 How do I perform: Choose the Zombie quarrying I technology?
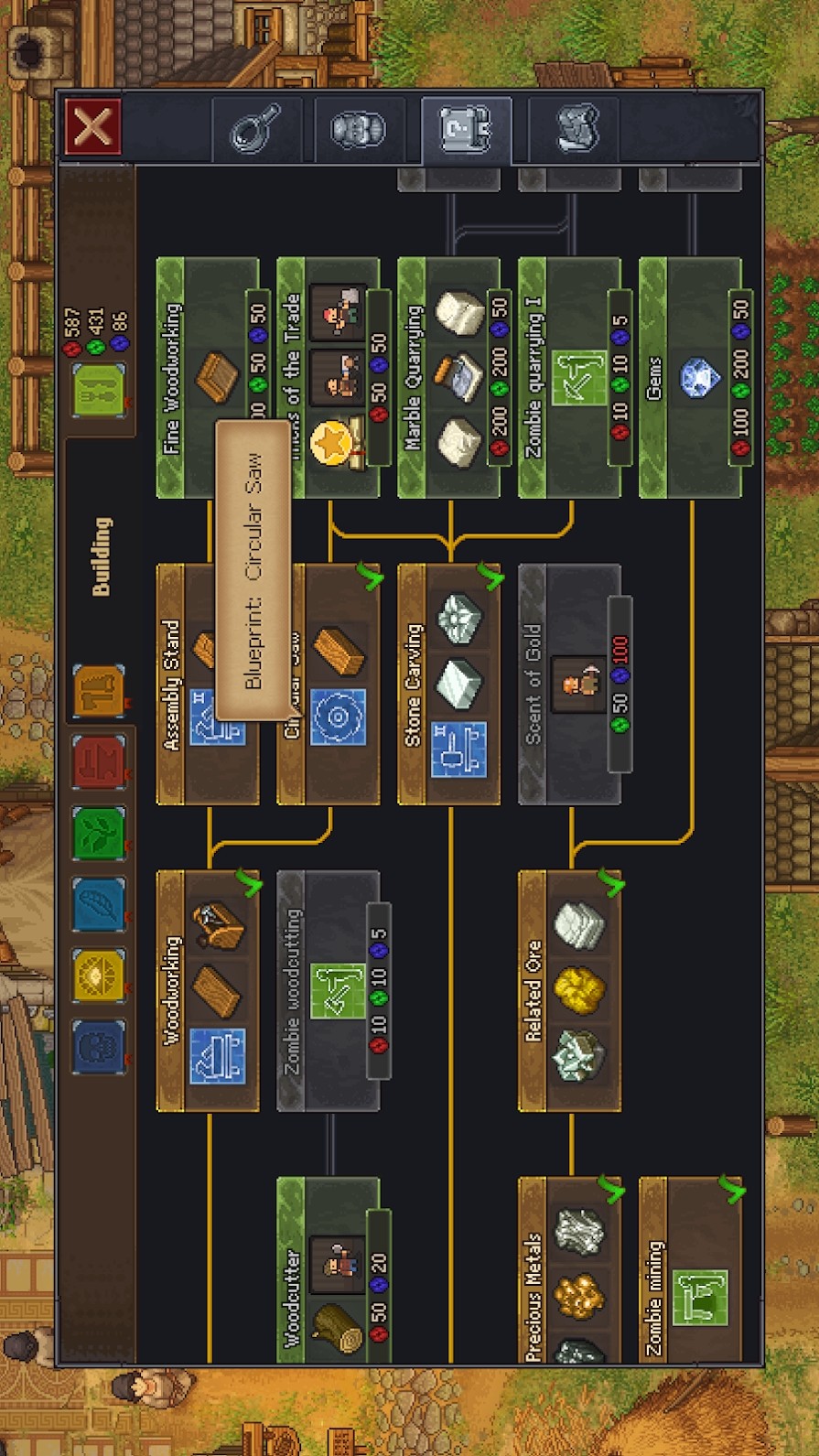pyautogui.click(x=570, y=377)
